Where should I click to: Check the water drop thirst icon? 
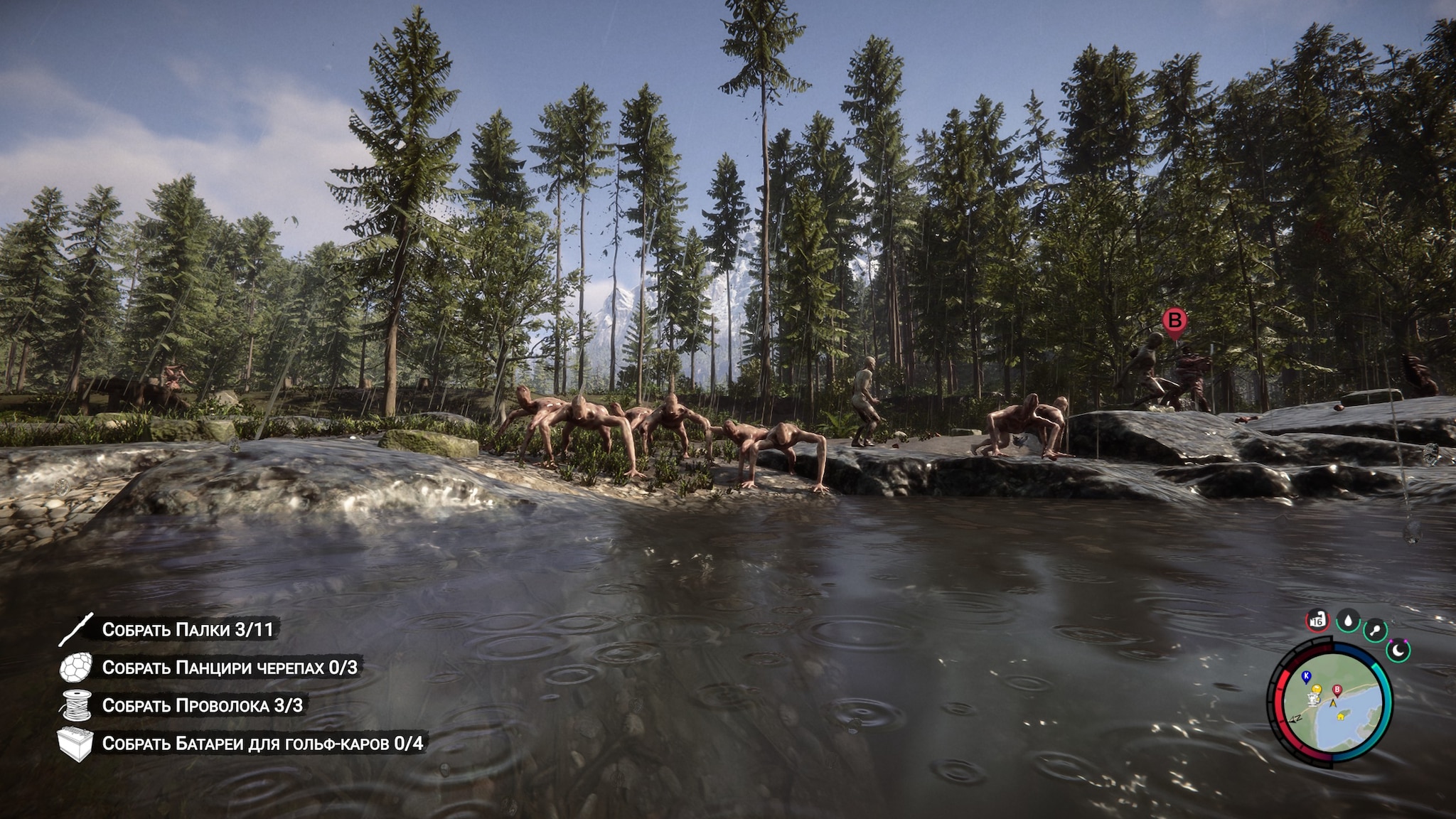pyautogui.click(x=1348, y=621)
